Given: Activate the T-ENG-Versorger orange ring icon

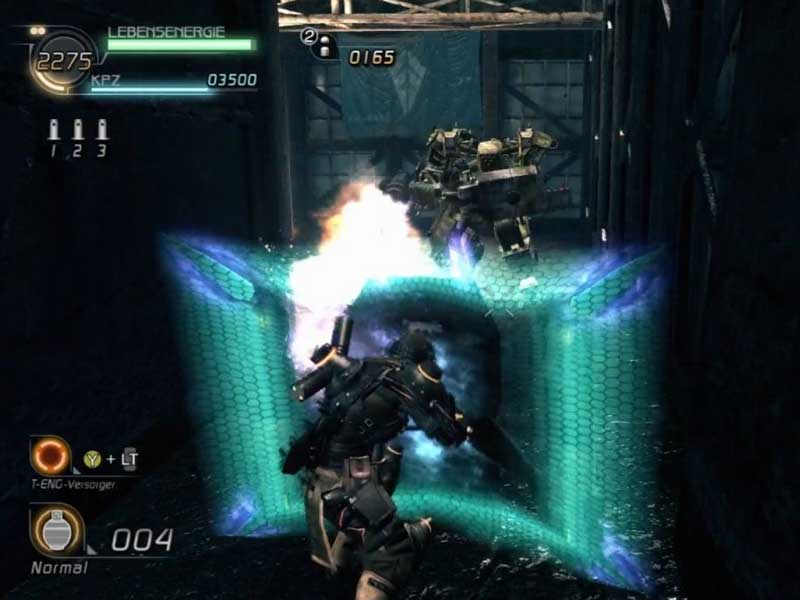Looking at the screenshot, I should 48,457.
